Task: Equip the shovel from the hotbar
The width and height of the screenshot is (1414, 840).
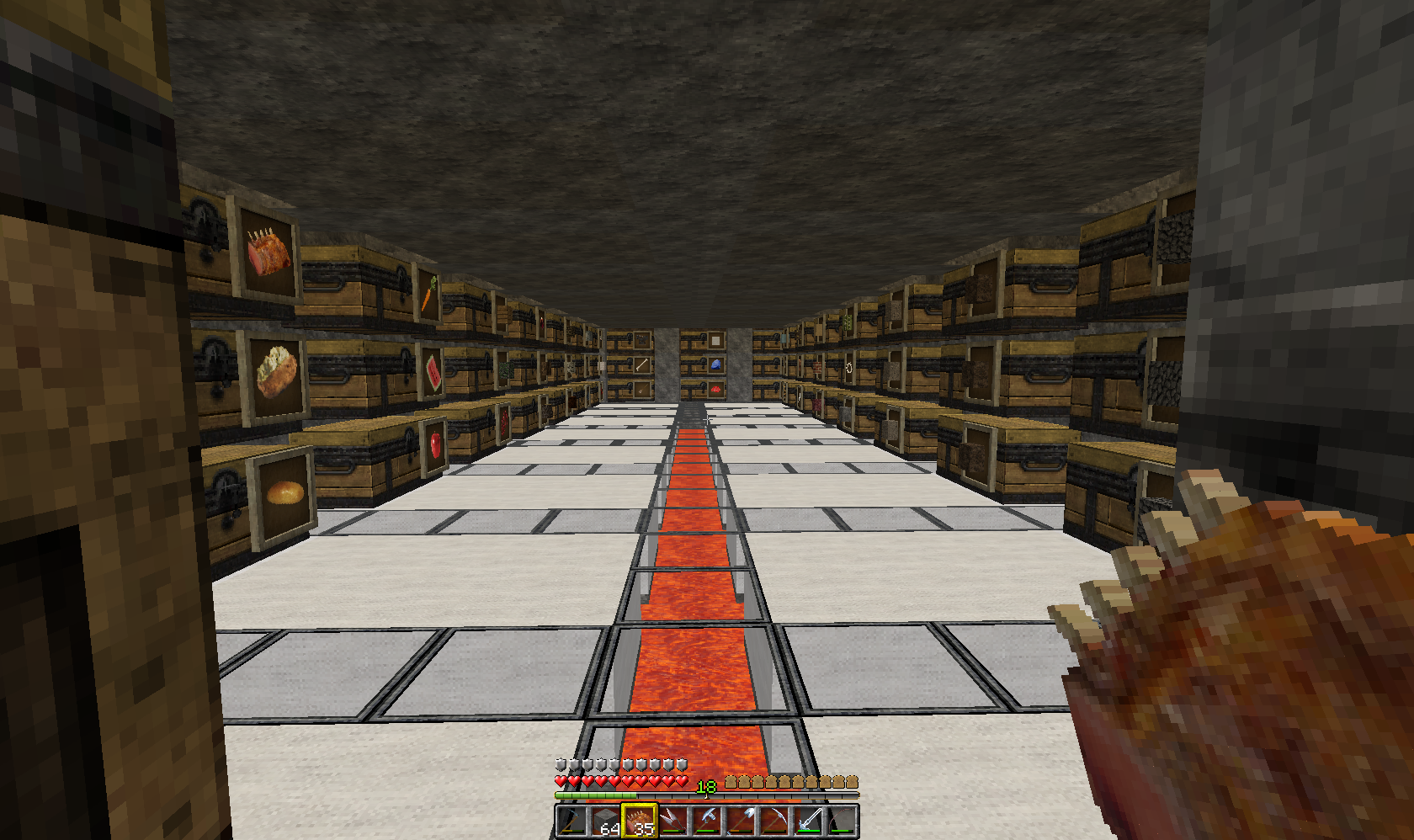Action: 740,821
